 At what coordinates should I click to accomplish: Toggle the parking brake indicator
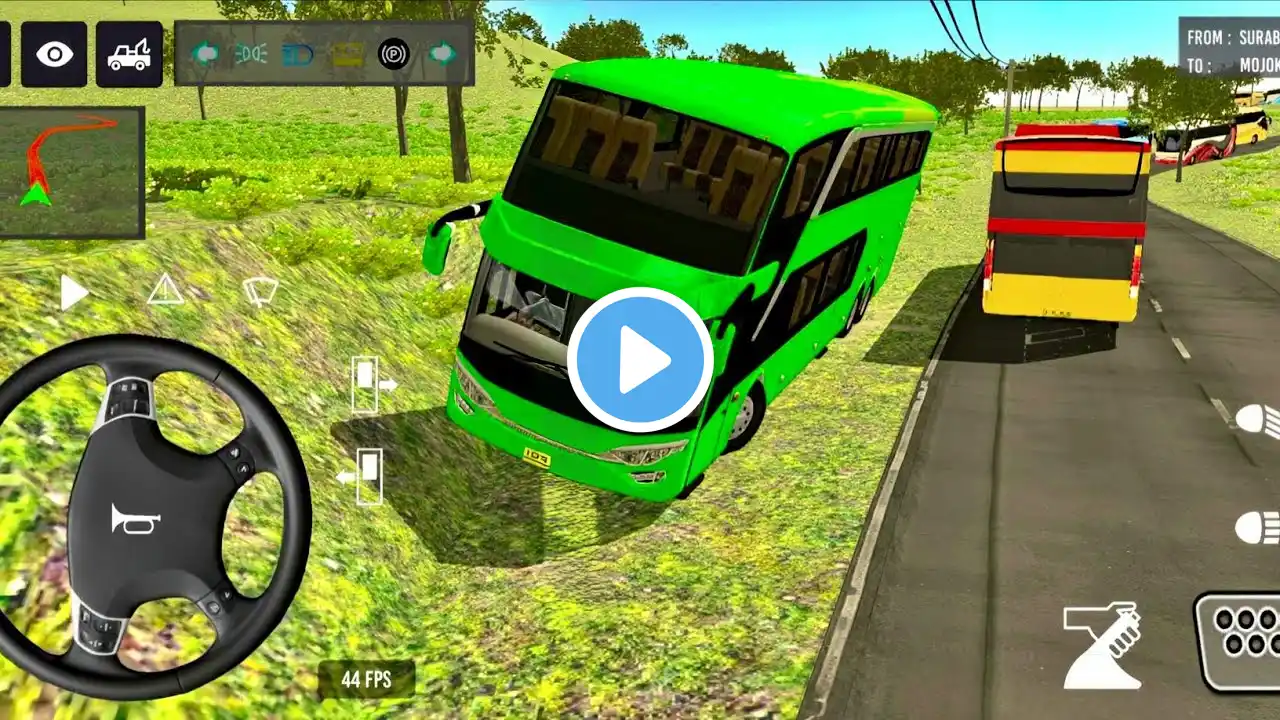click(x=393, y=52)
